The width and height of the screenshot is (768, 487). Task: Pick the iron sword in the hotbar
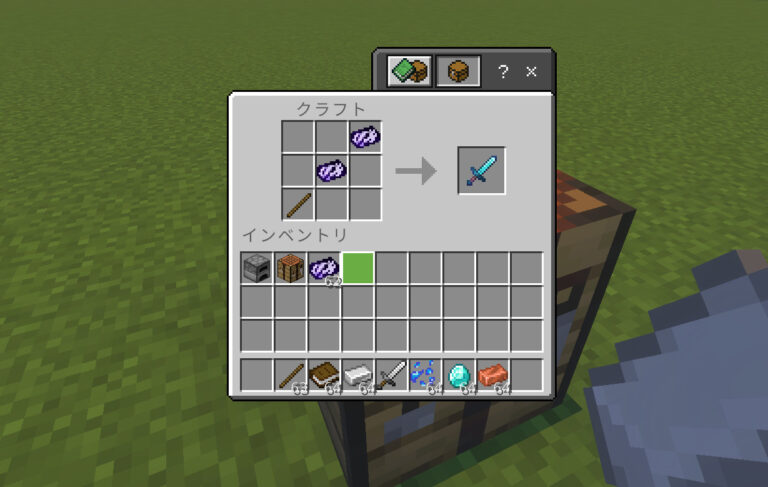[x=393, y=375]
